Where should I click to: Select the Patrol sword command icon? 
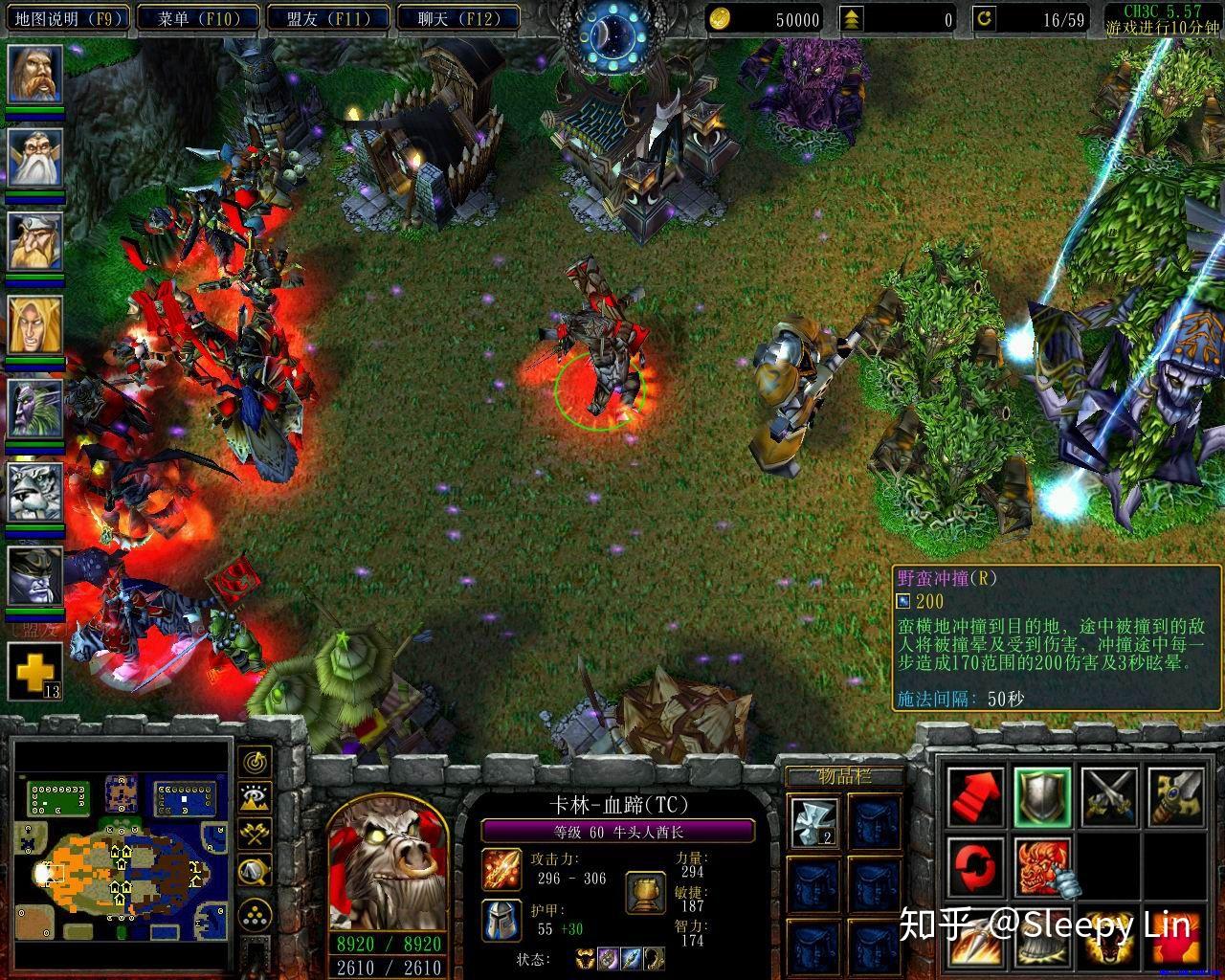point(1176,796)
